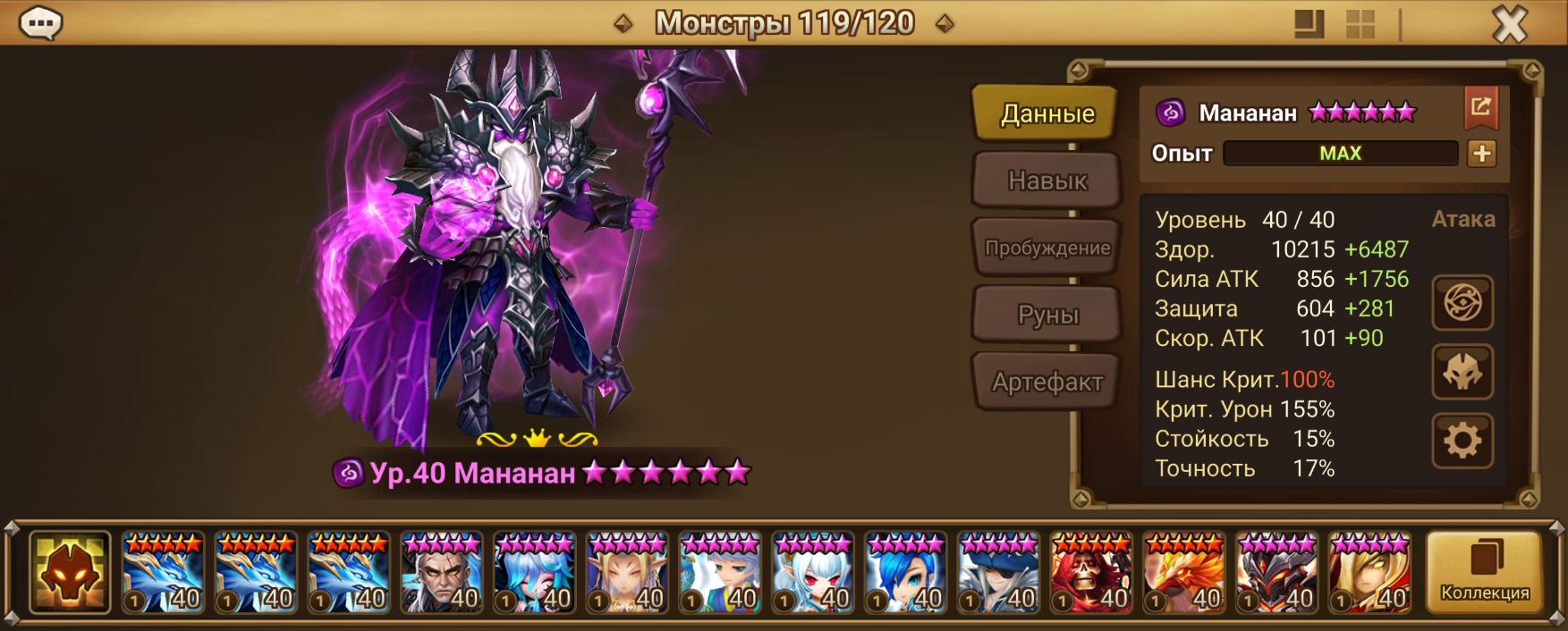The height and width of the screenshot is (631, 1568).
Task: Click the plus button beside the Опыт bar
Action: pyautogui.click(x=1481, y=154)
